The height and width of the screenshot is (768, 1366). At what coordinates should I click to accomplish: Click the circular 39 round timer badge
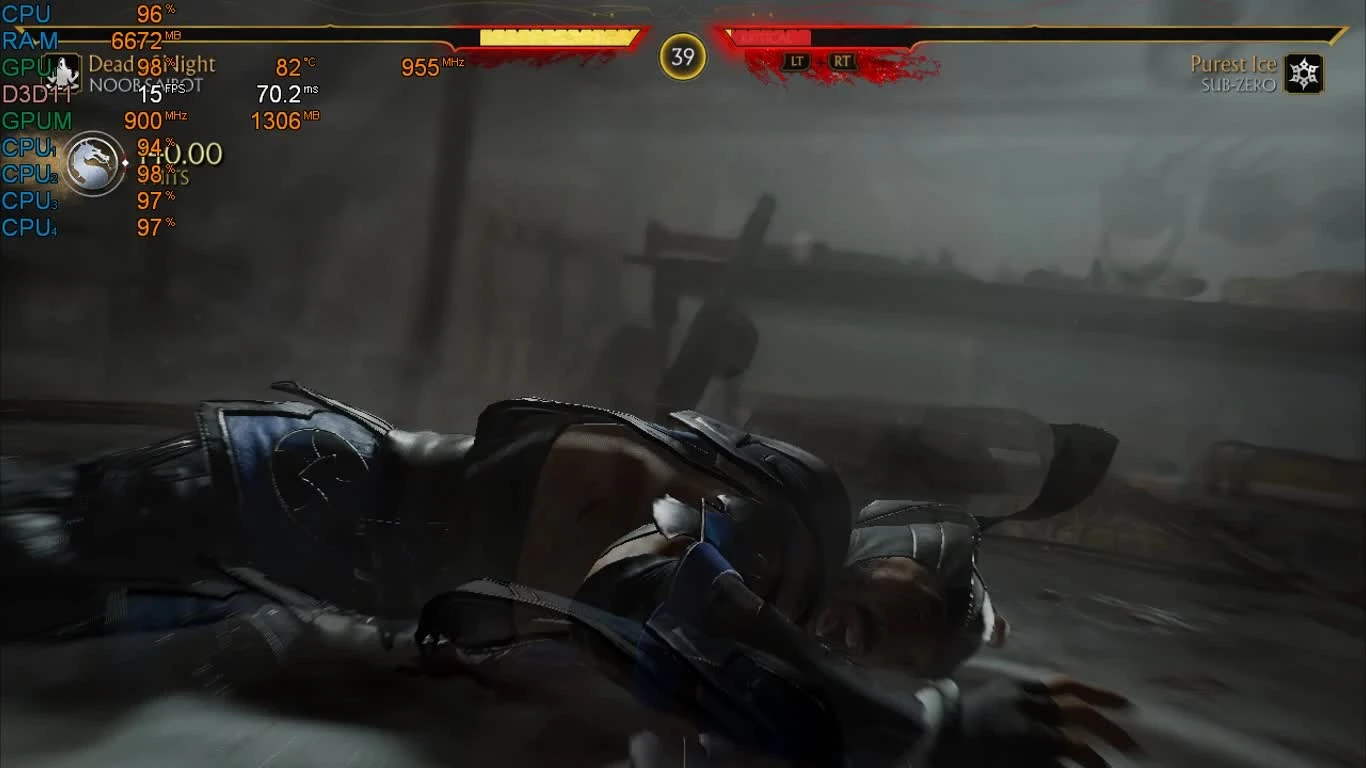click(682, 57)
